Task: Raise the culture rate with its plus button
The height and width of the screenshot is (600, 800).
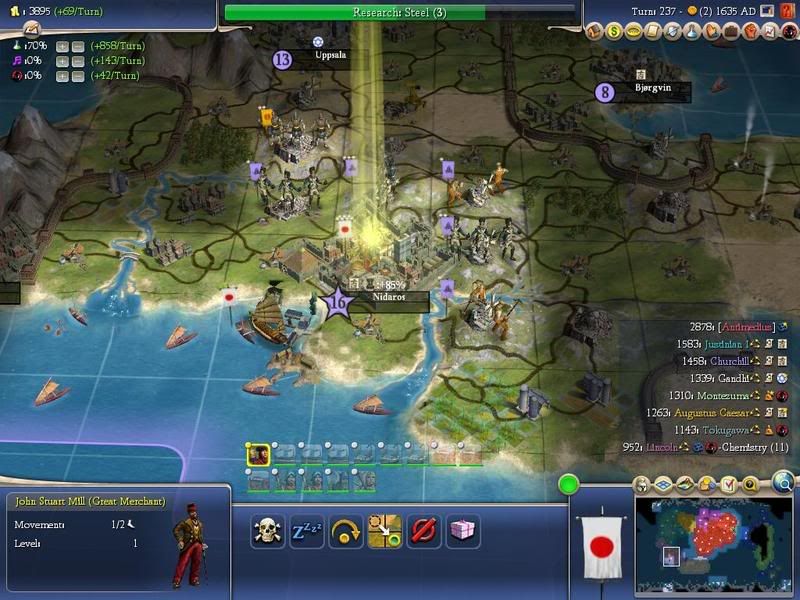Action: 62,61
